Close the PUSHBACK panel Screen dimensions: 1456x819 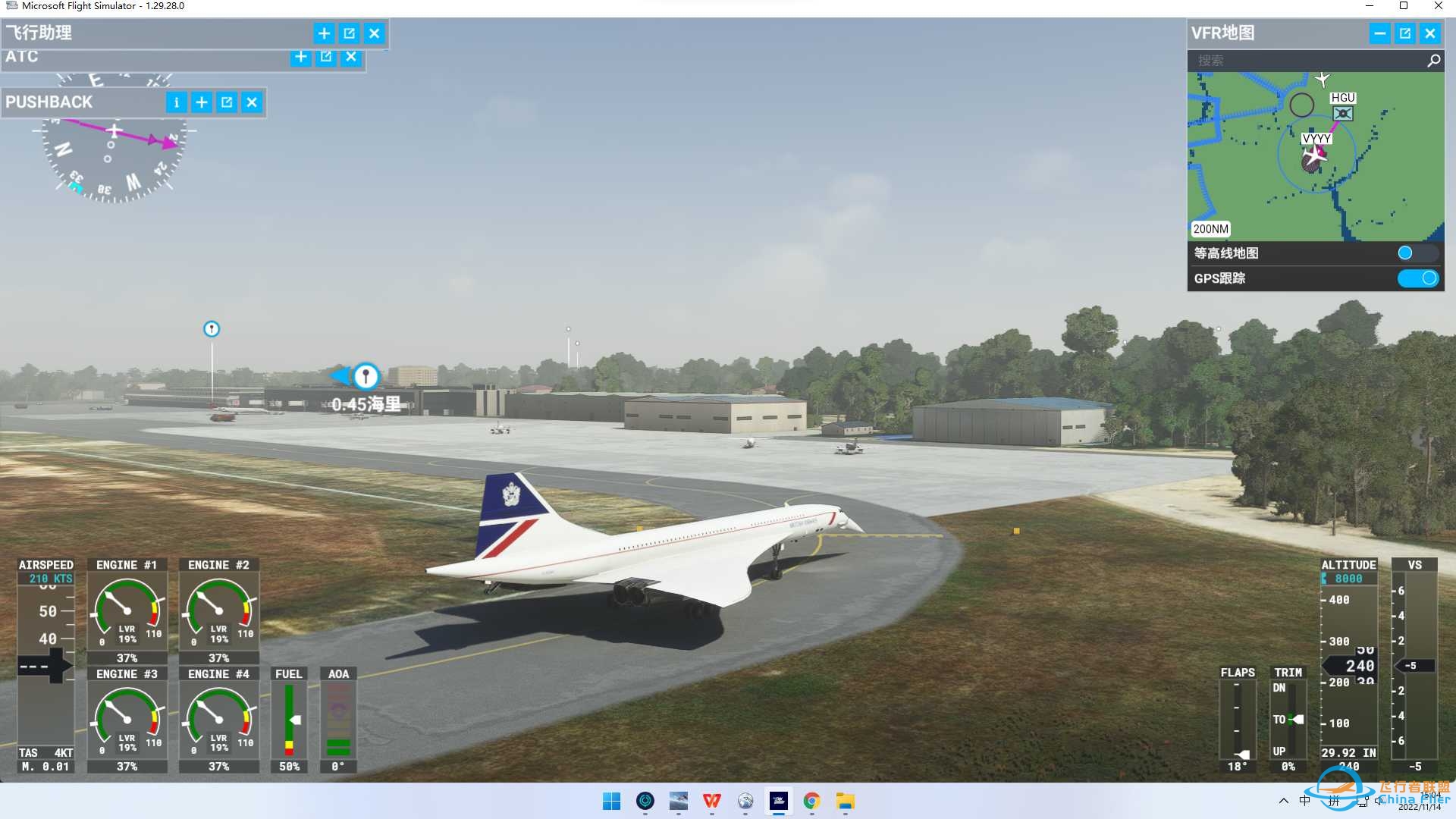click(252, 102)
